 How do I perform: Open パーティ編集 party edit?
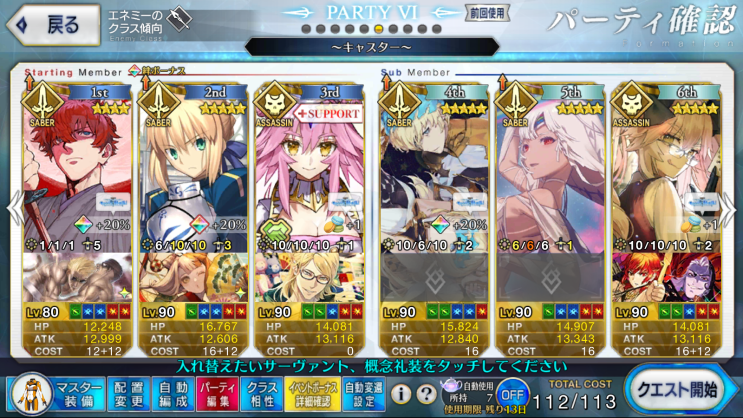215,391
